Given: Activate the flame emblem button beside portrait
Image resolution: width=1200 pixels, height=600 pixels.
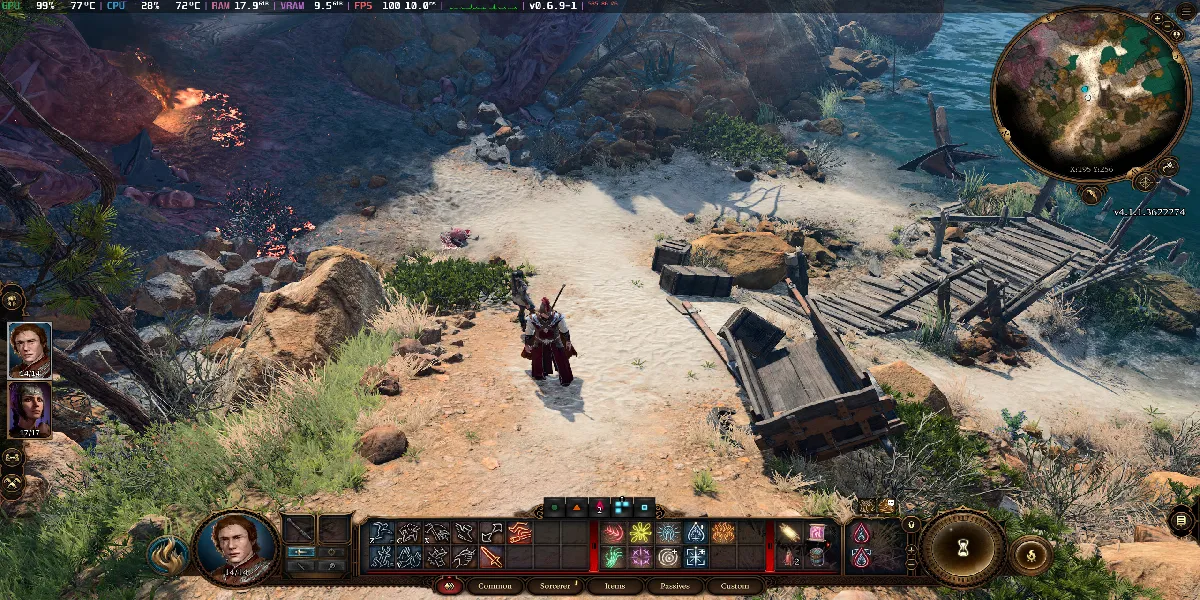Looking at the screenshot, I should coord(167,555).
